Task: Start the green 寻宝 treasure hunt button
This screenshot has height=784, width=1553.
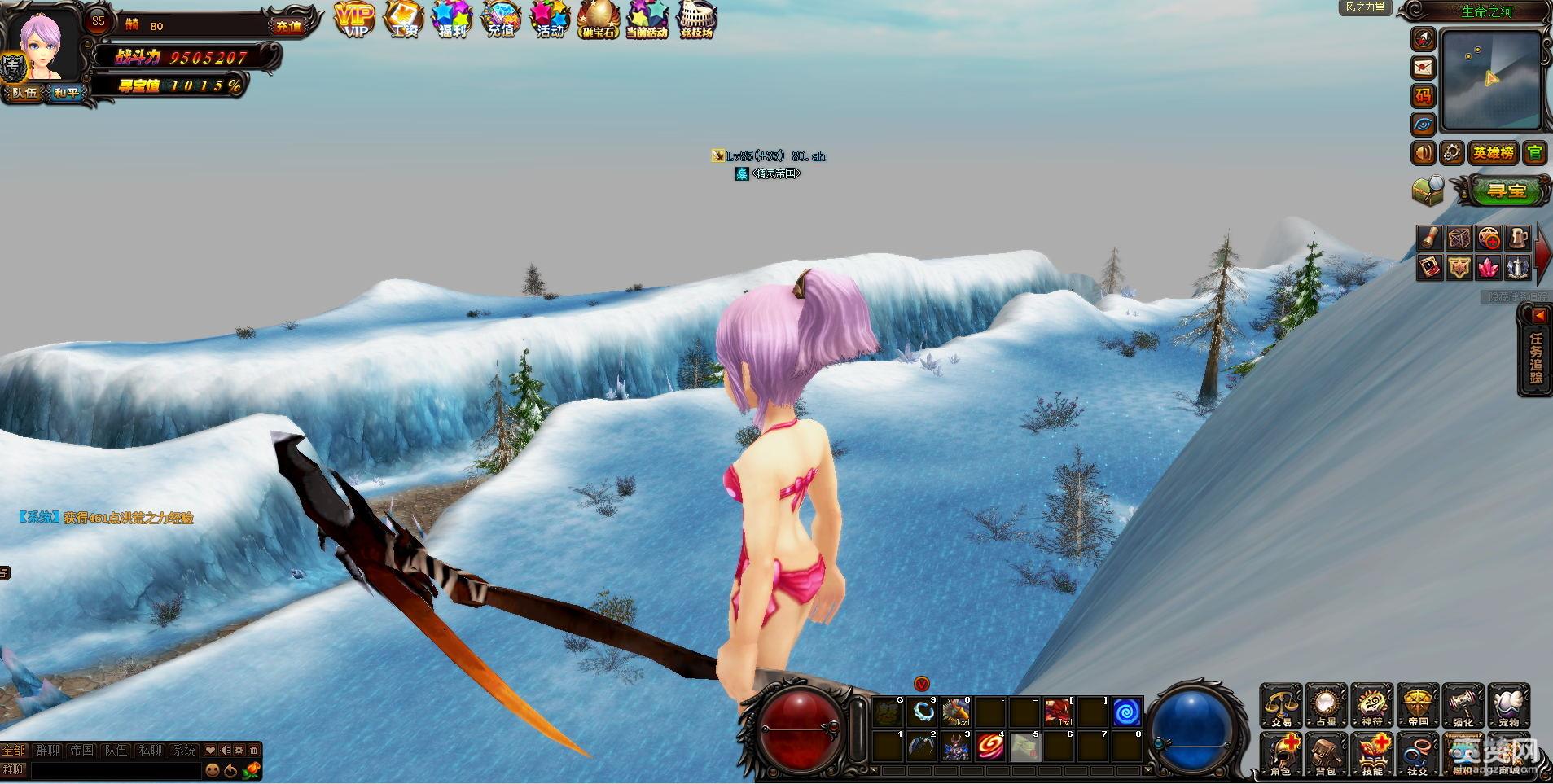Action: (1507, 191)
